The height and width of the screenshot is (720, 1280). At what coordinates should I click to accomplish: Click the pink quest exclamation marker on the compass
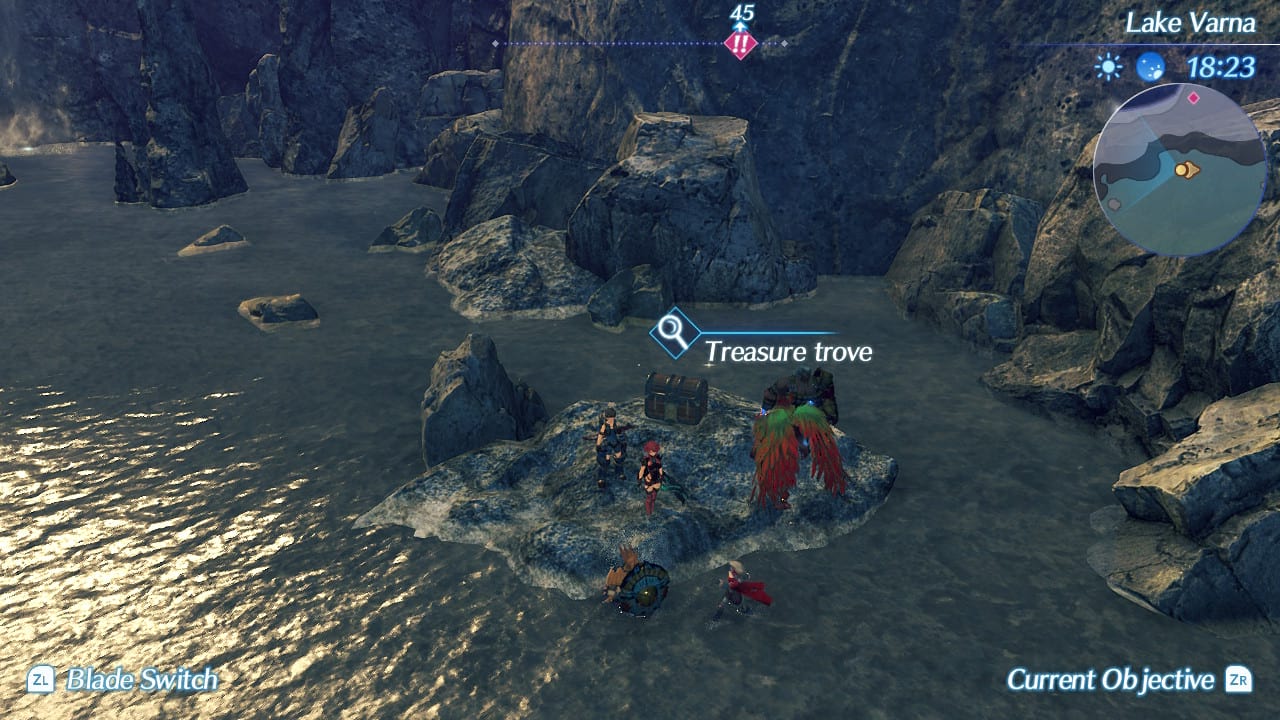point(742,43)
